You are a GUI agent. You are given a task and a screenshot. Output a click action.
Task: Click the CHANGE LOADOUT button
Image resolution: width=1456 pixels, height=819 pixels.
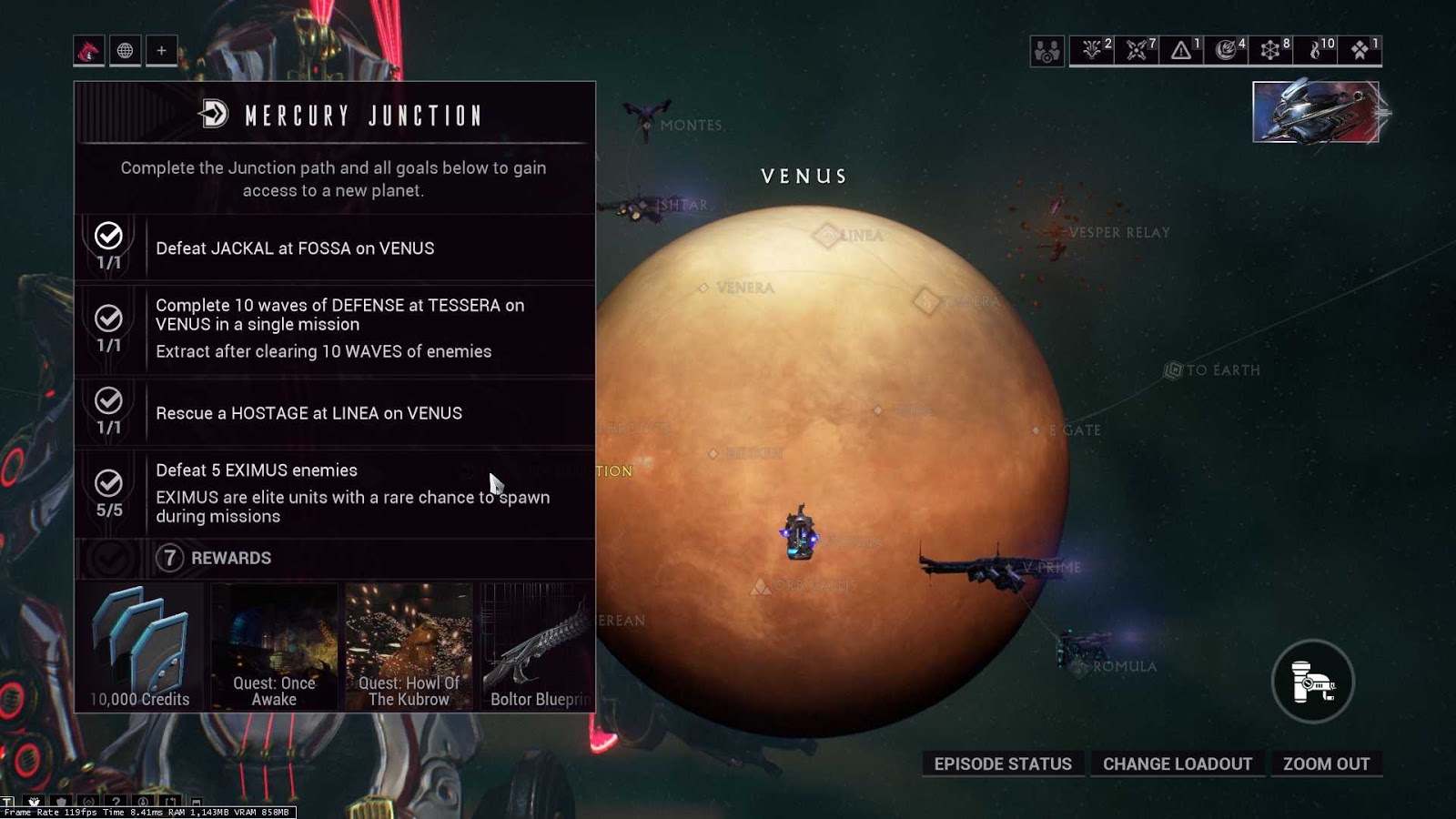(1178, 763)
